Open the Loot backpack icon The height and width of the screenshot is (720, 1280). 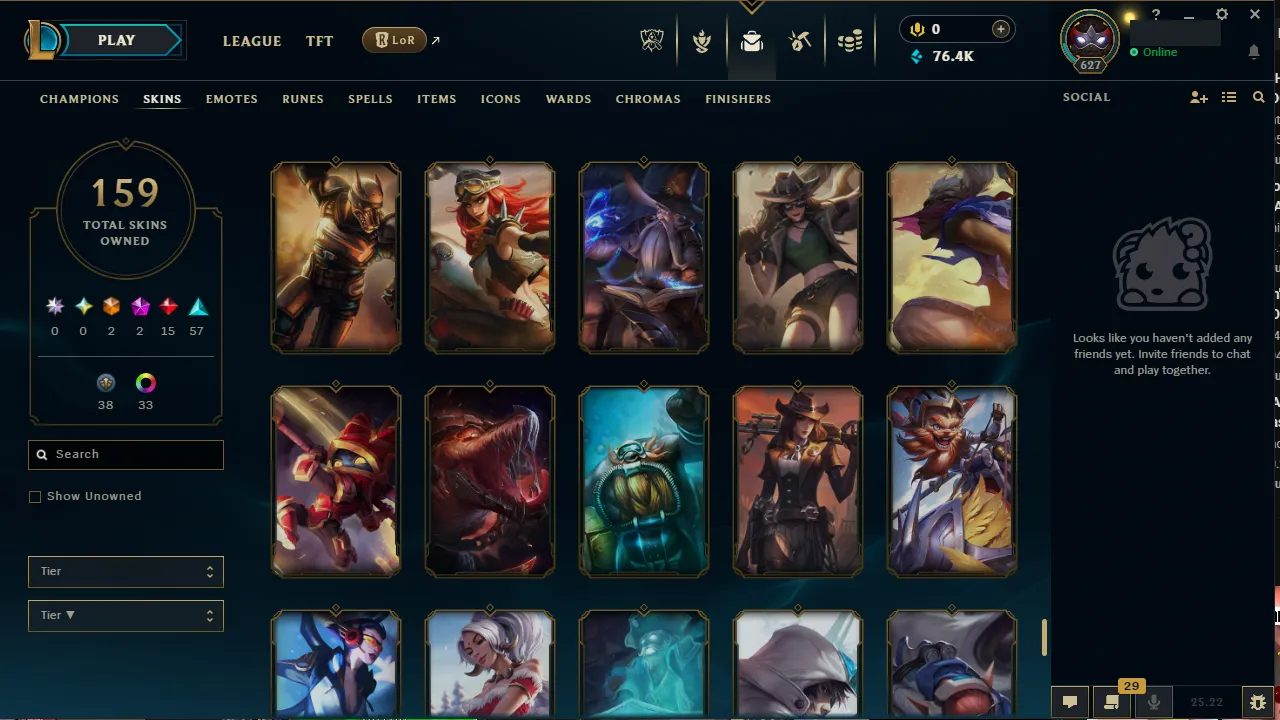[x=751, y=41]
